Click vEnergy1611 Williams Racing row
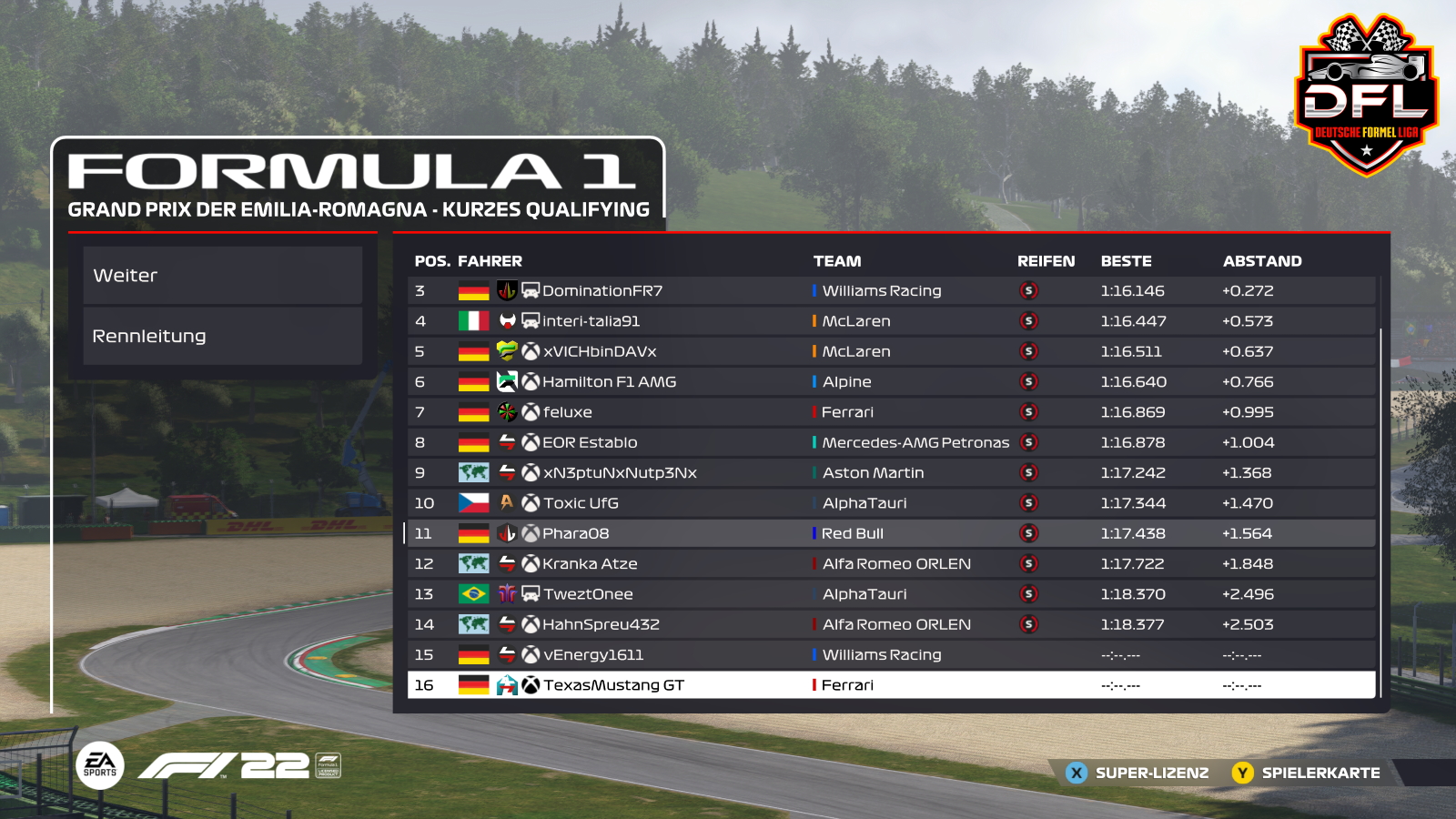 click(891, 655)
